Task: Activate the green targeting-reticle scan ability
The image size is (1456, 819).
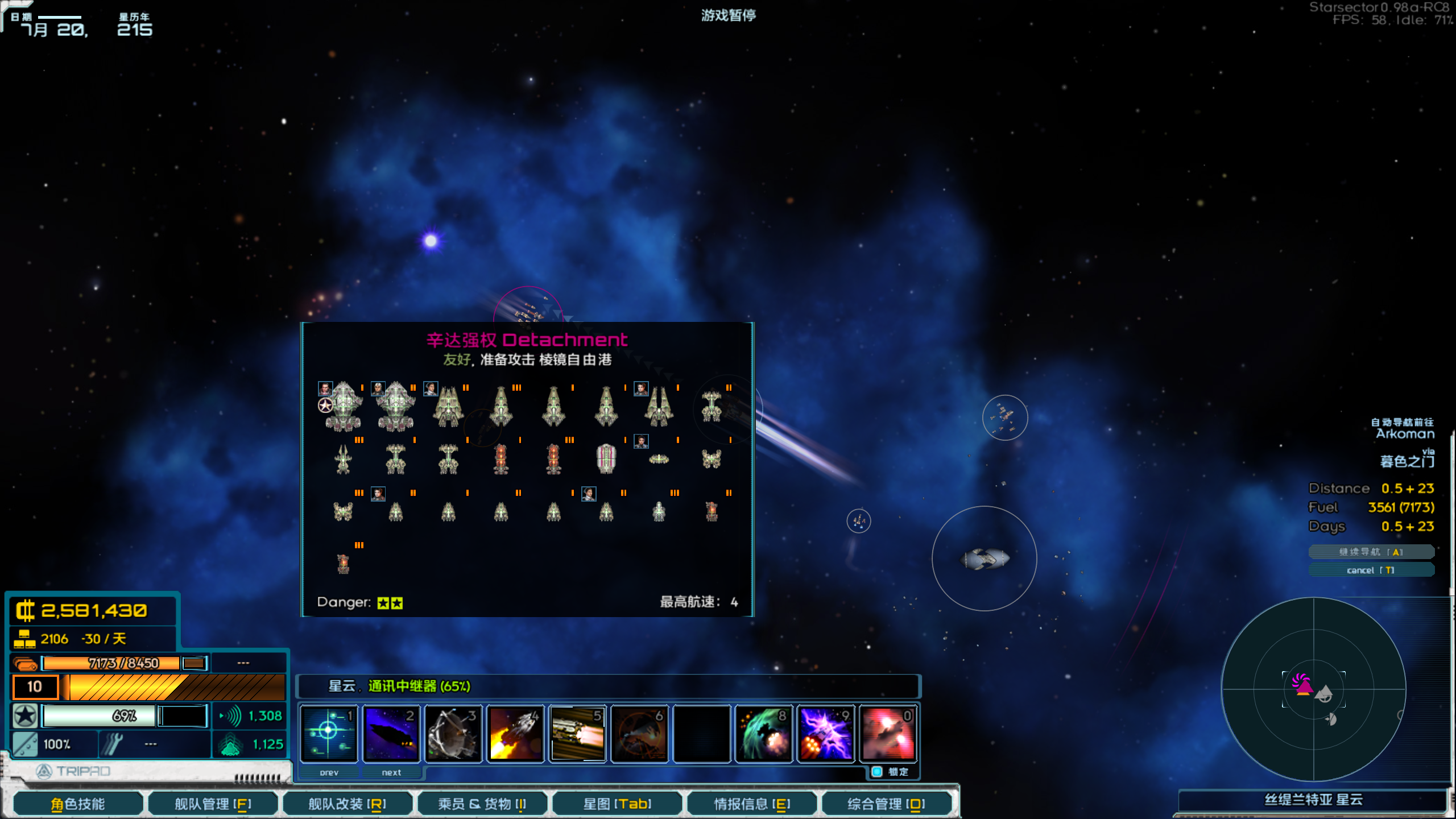Action: [x=329, y=733]
